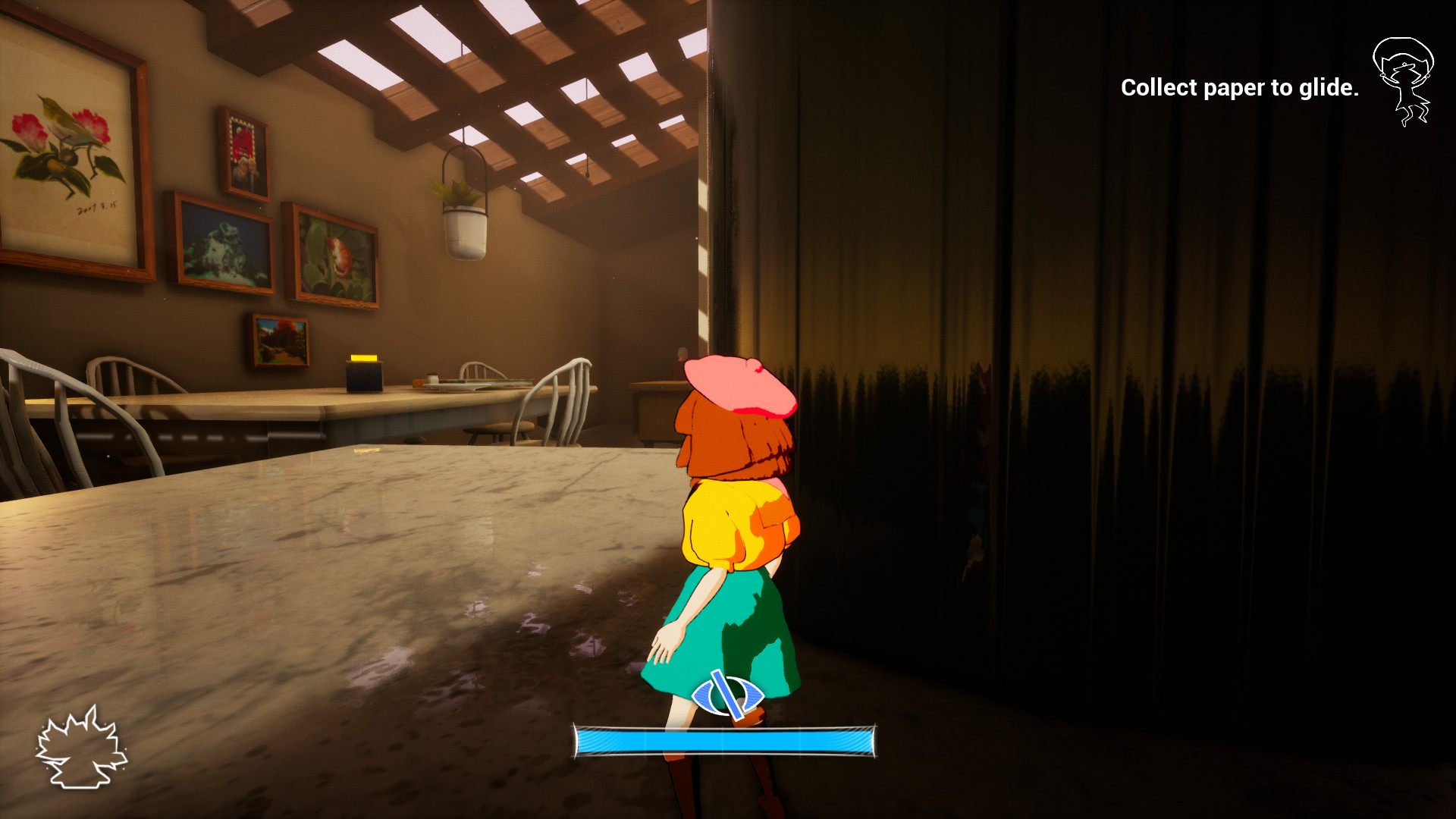The width and height of the screenshot is (1456, 819).
Task: Click the marble table surface
Action: [x=341, y=569]
